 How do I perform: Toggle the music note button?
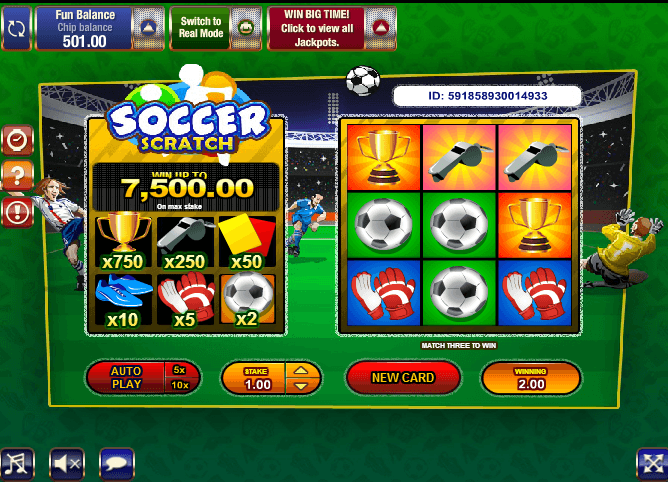pos(17,463)
